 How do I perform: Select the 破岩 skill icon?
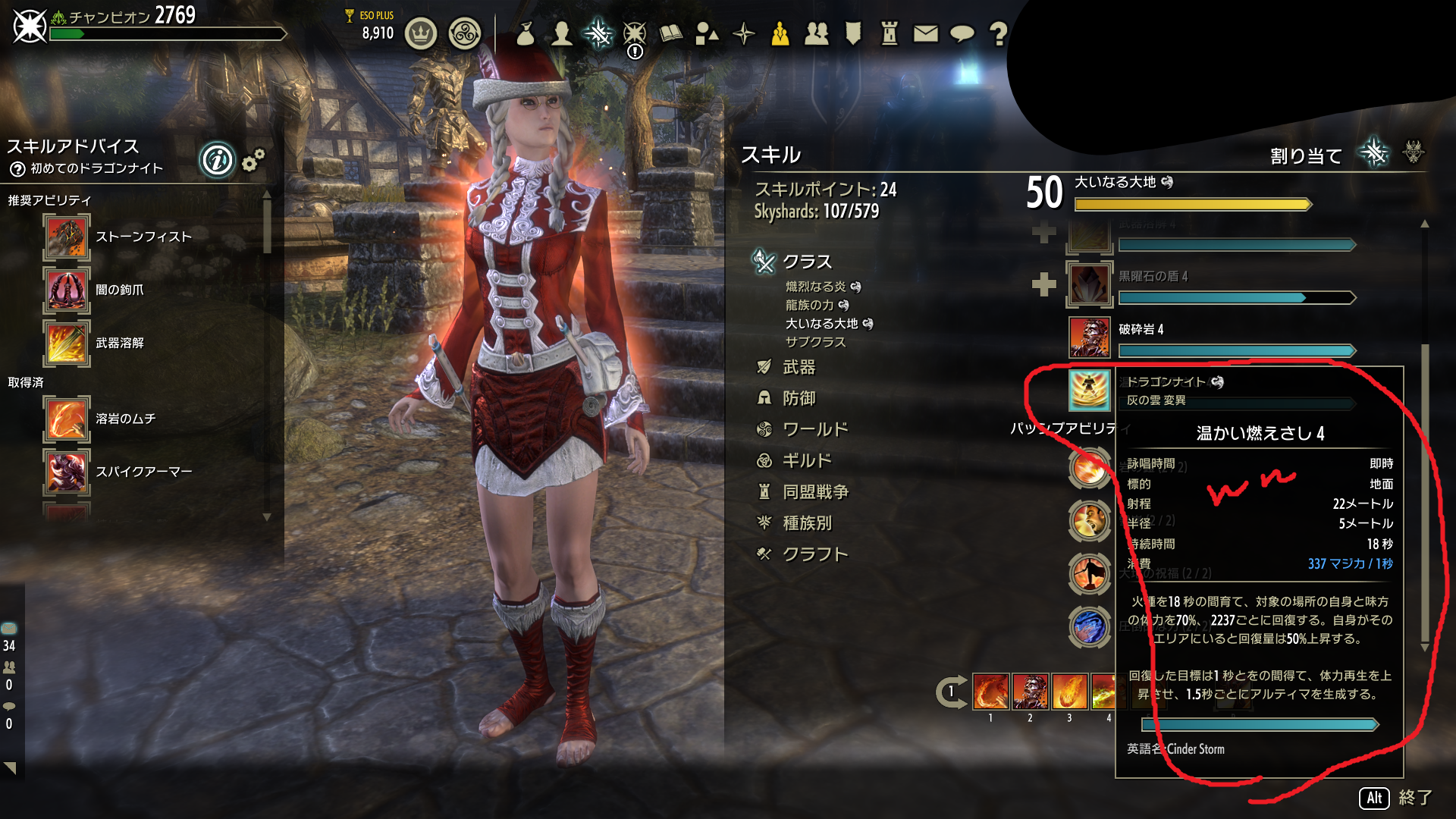click(1090, 337)
